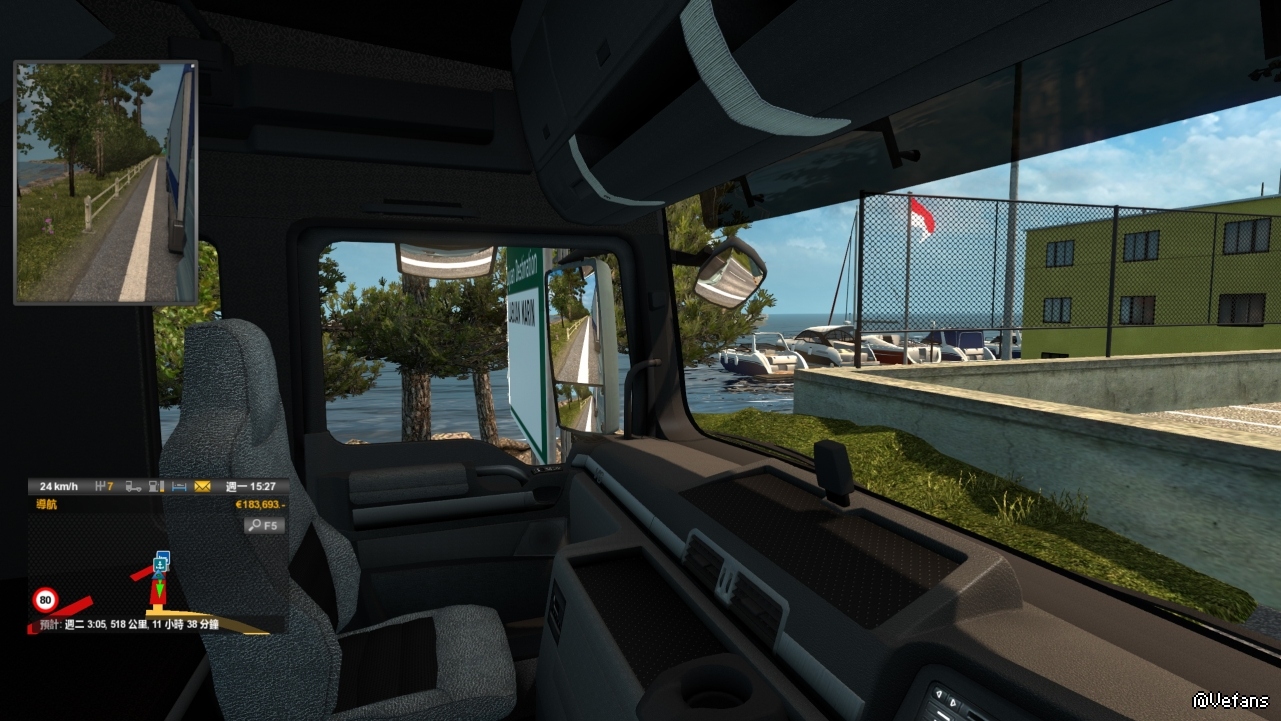Viewport: 1281px width, 721px height.
Task: Open the mail envelope notification
Action: [x=202, y=487]
